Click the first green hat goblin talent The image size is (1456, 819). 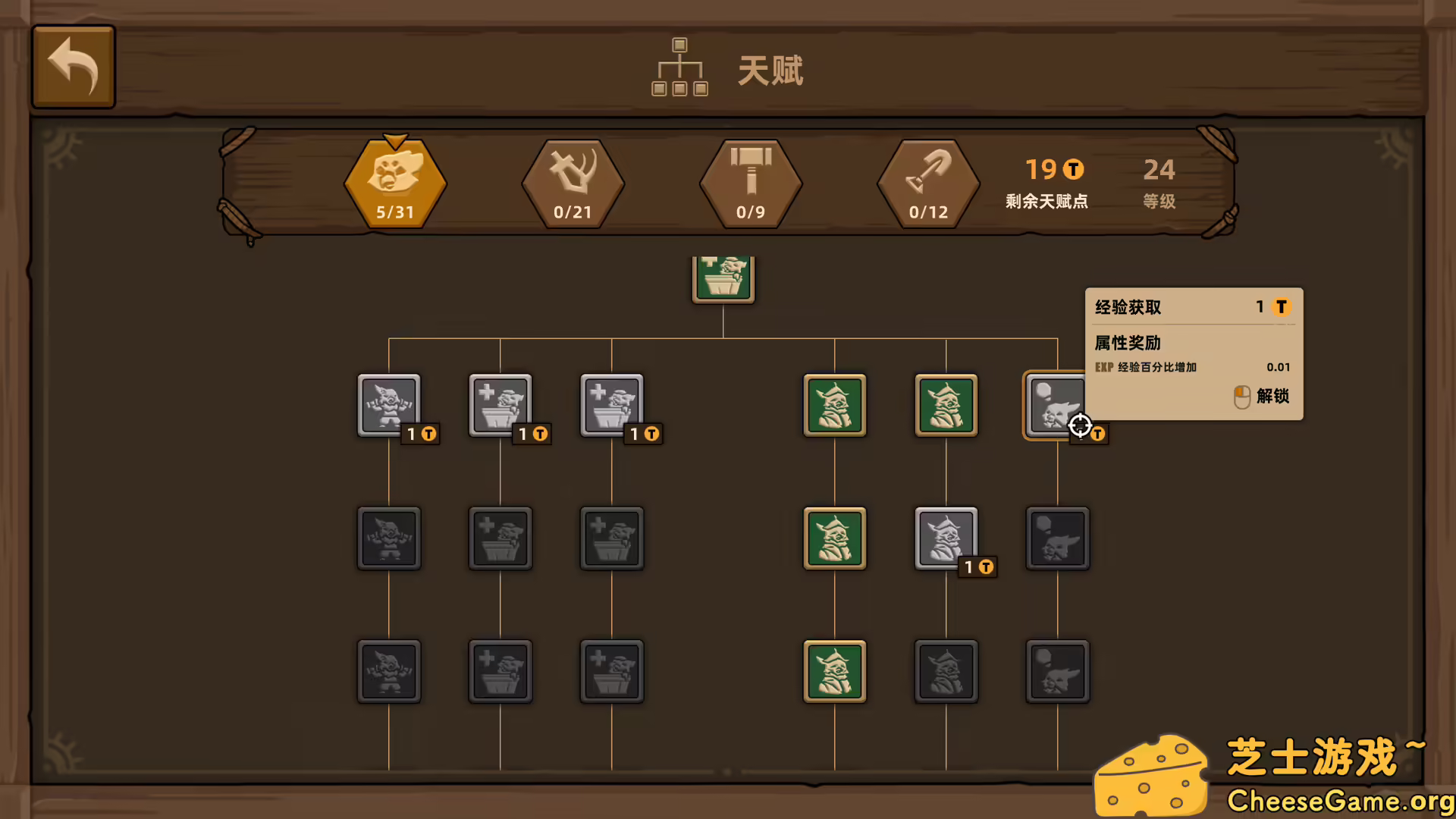(834, 406)
